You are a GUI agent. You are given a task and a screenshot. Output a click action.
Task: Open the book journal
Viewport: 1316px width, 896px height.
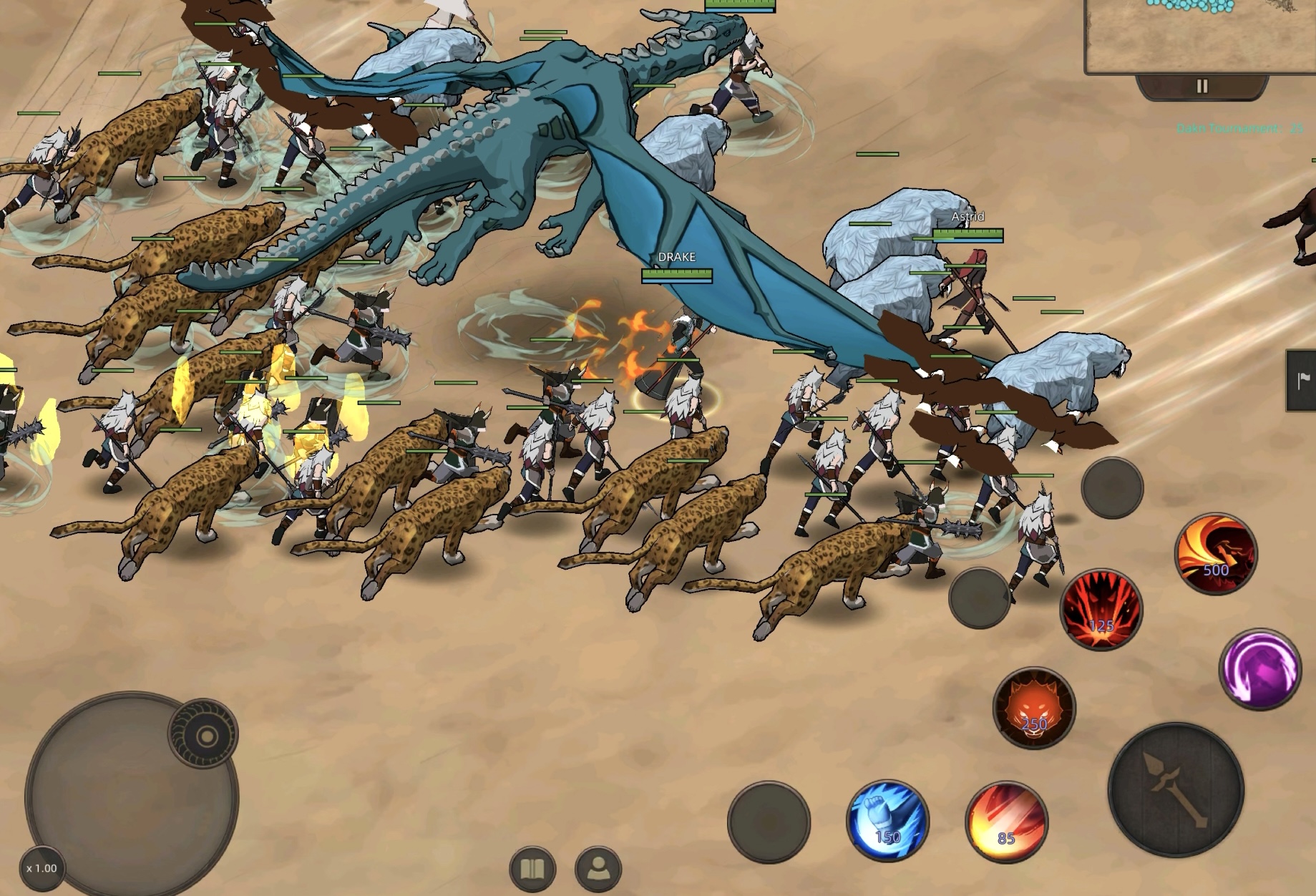[x=532, y=870]
